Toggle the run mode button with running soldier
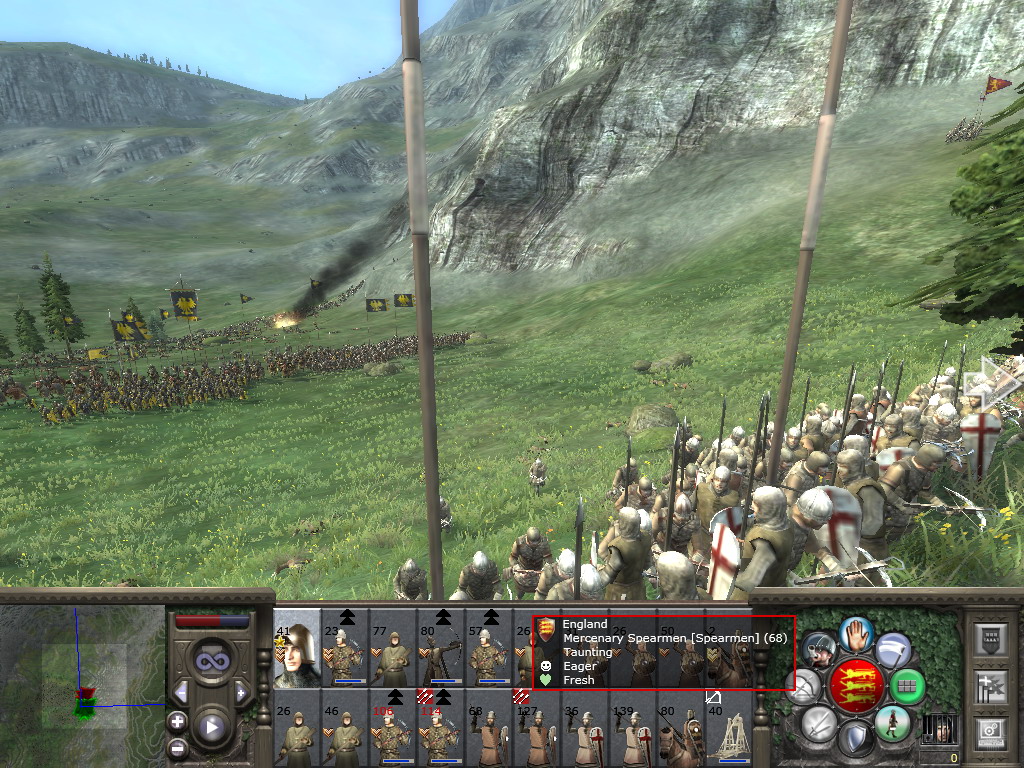The height and width of the screenshot is (768, 1024). tap(893, 722)
